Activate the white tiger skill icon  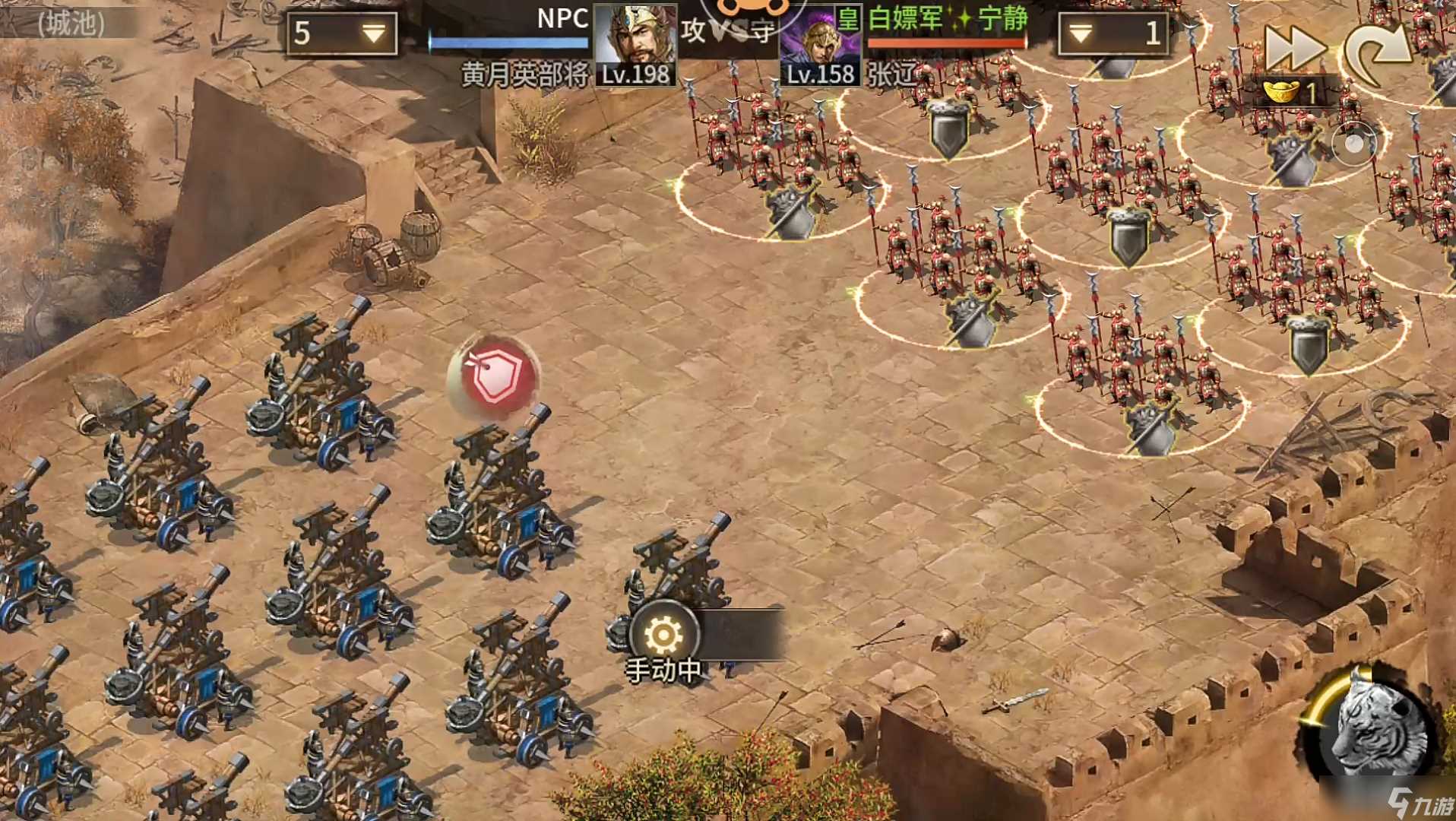point(1372,730)
